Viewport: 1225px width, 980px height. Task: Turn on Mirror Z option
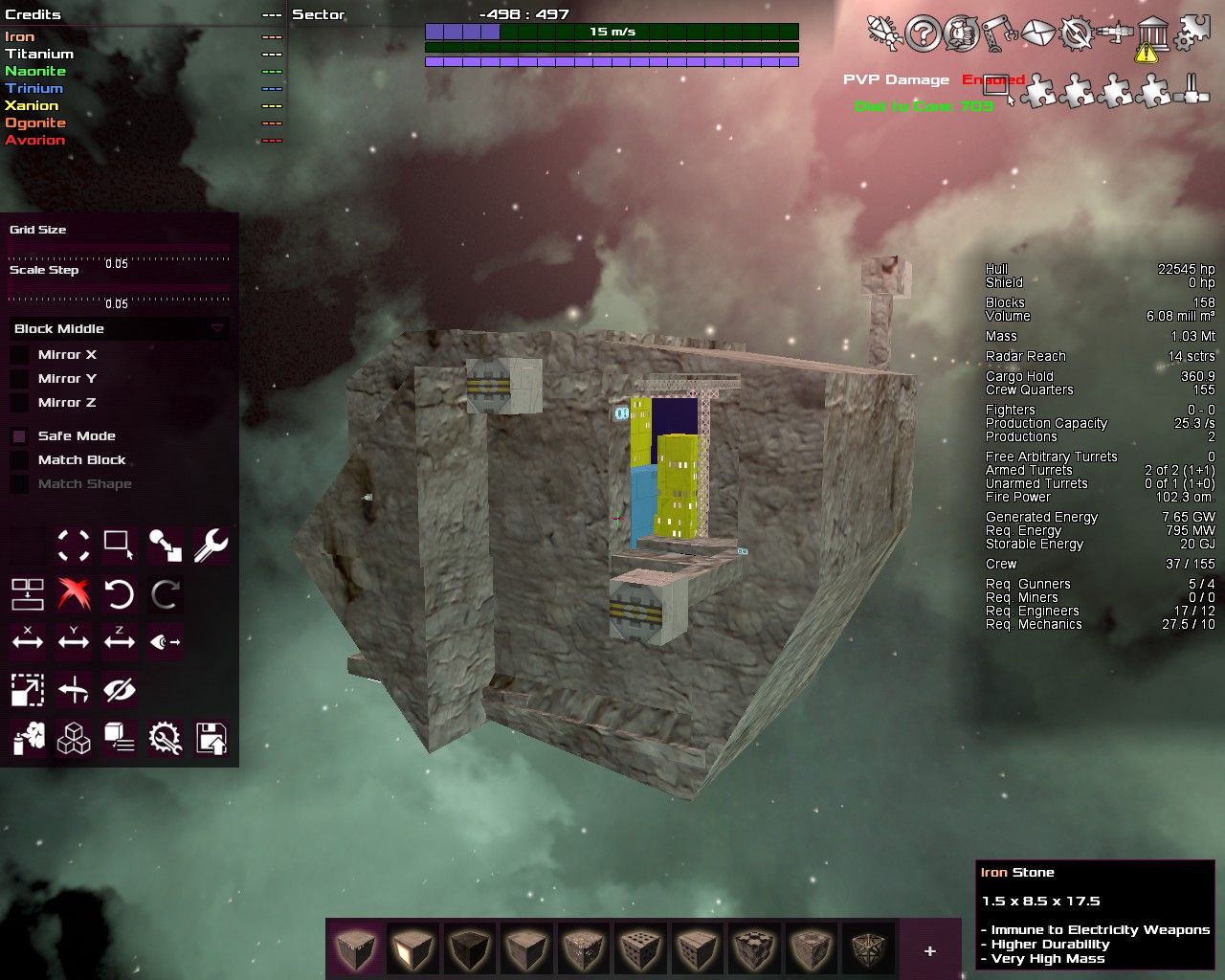point(19,403)
